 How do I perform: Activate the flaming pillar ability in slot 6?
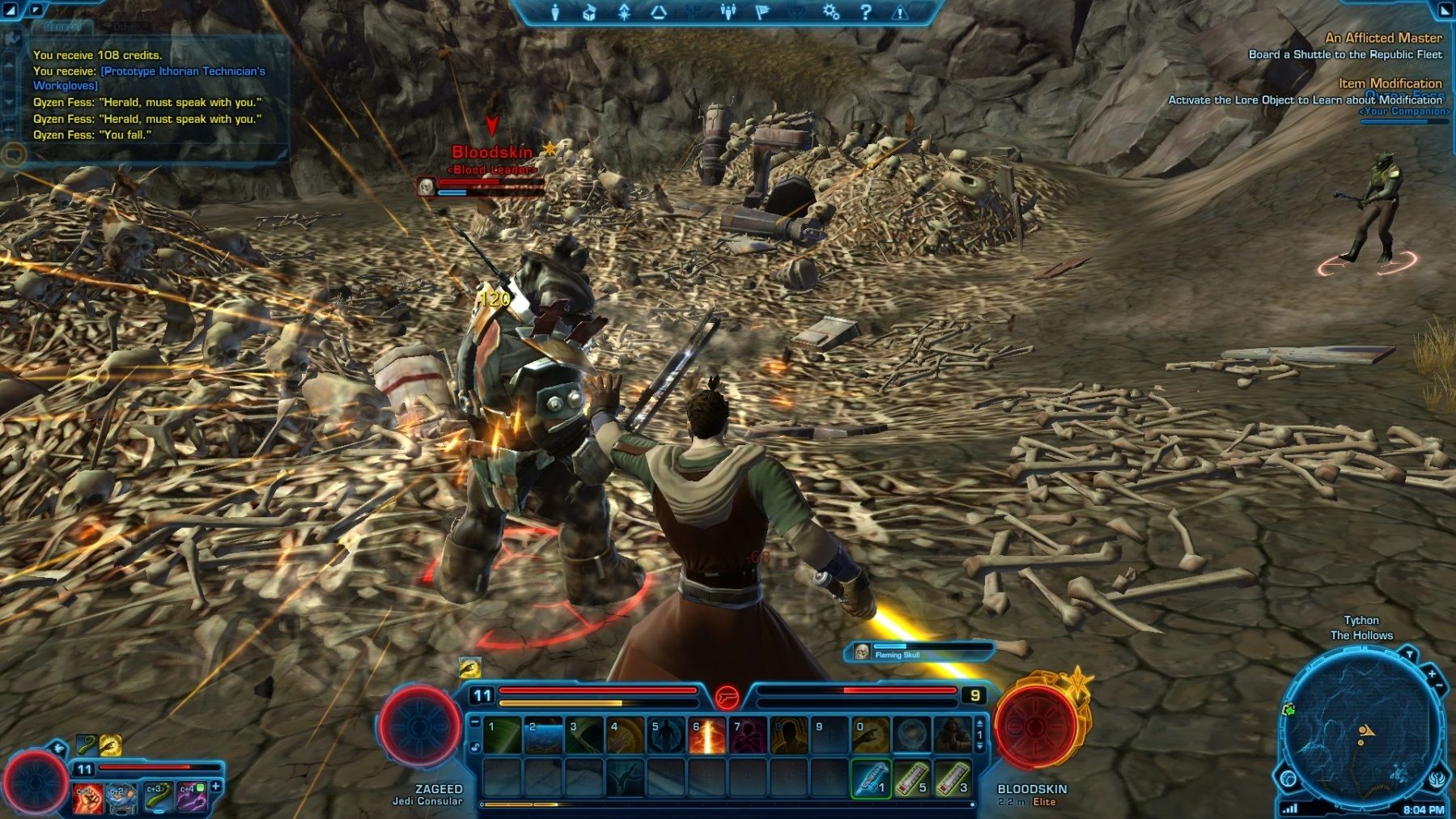pos(707,736)
